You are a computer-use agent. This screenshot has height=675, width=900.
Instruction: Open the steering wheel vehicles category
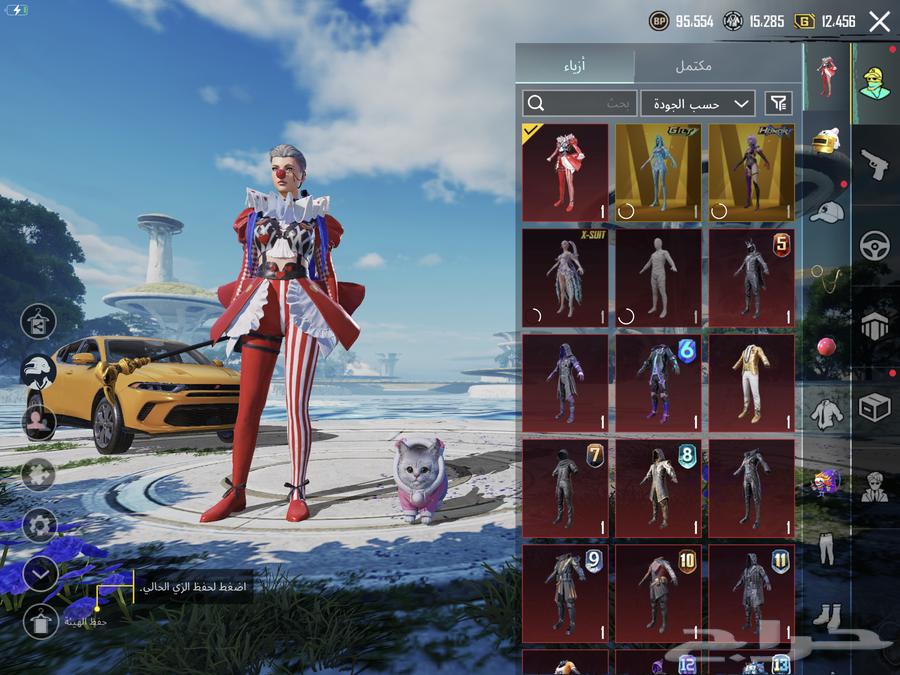(x=875, y=245)
